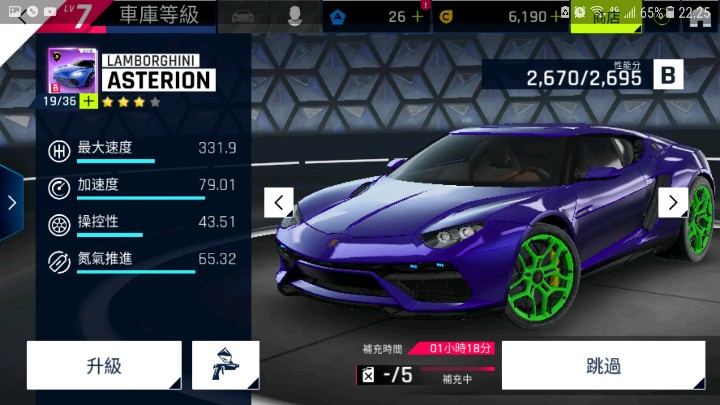This screenshot has width=720, height=405.
Task: Open the 商店 shop button
Action: point(606,17)
